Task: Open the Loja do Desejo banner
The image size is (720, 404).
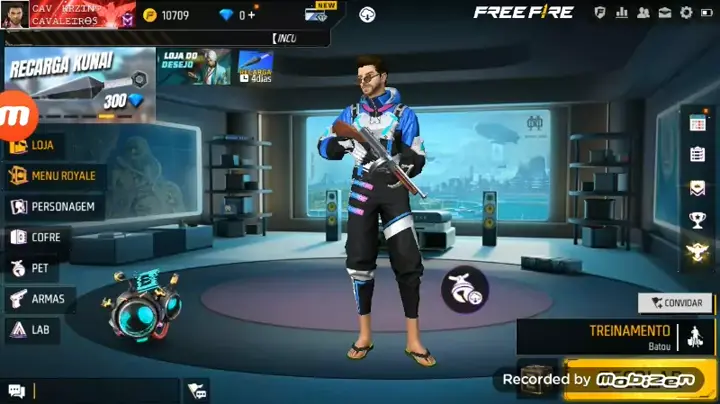Action: (195, 66)
